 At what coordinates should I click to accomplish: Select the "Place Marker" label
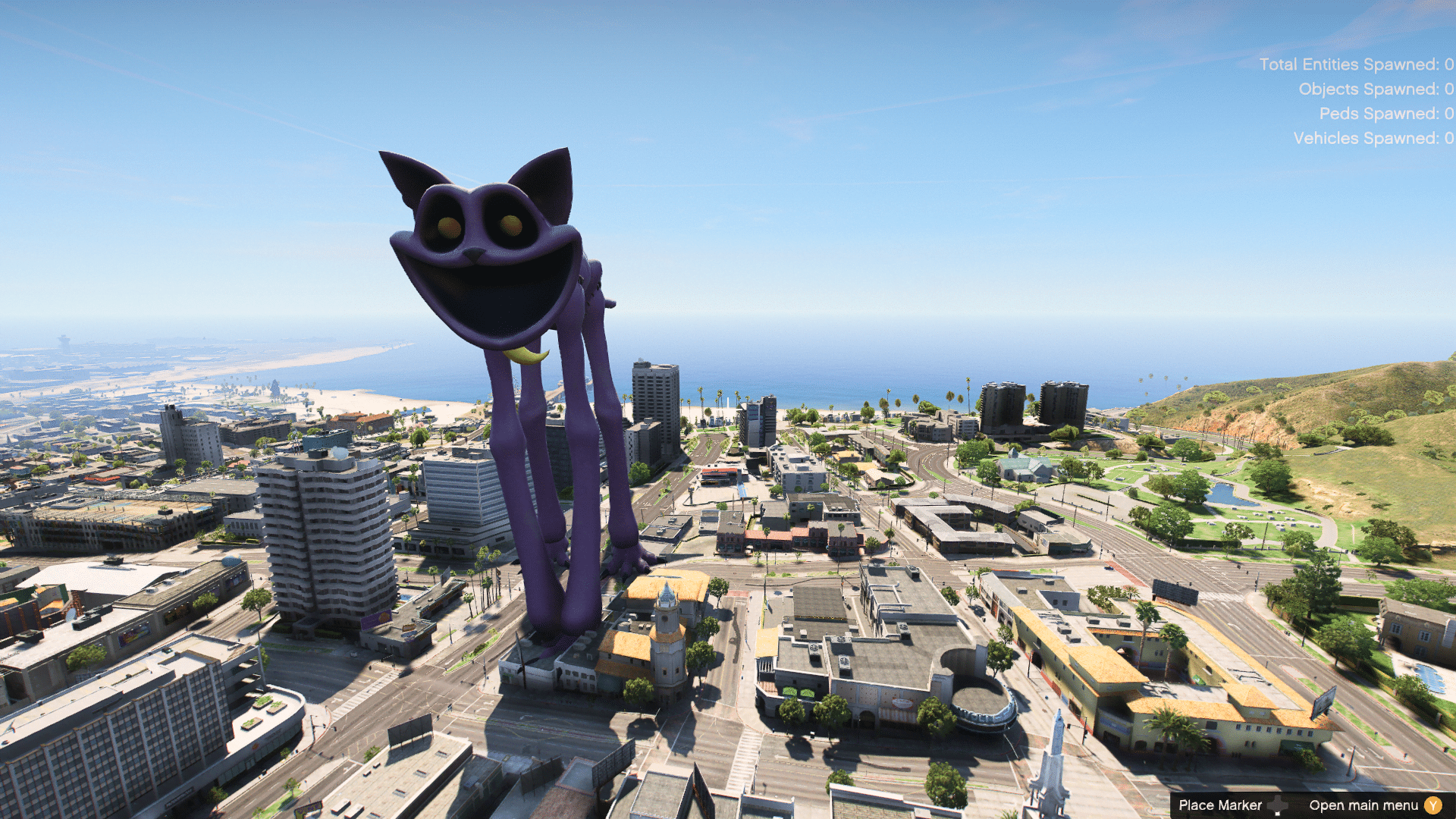click(x=1220, y=805)
